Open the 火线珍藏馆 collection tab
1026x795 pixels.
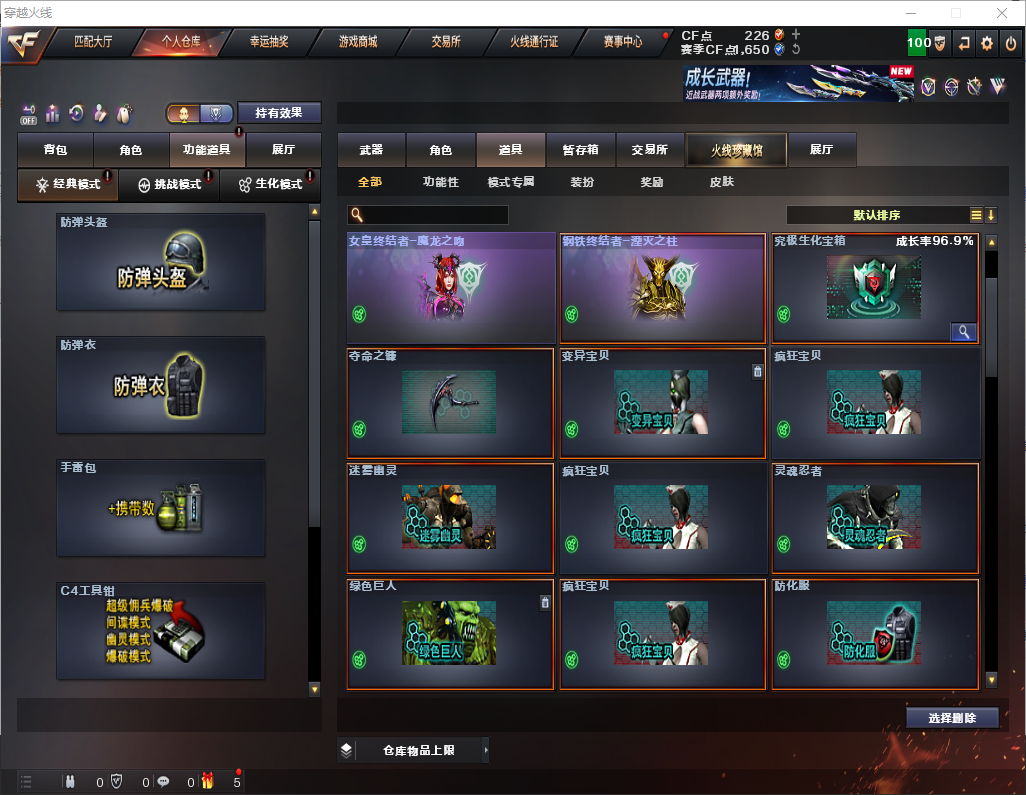click(736, 150)
